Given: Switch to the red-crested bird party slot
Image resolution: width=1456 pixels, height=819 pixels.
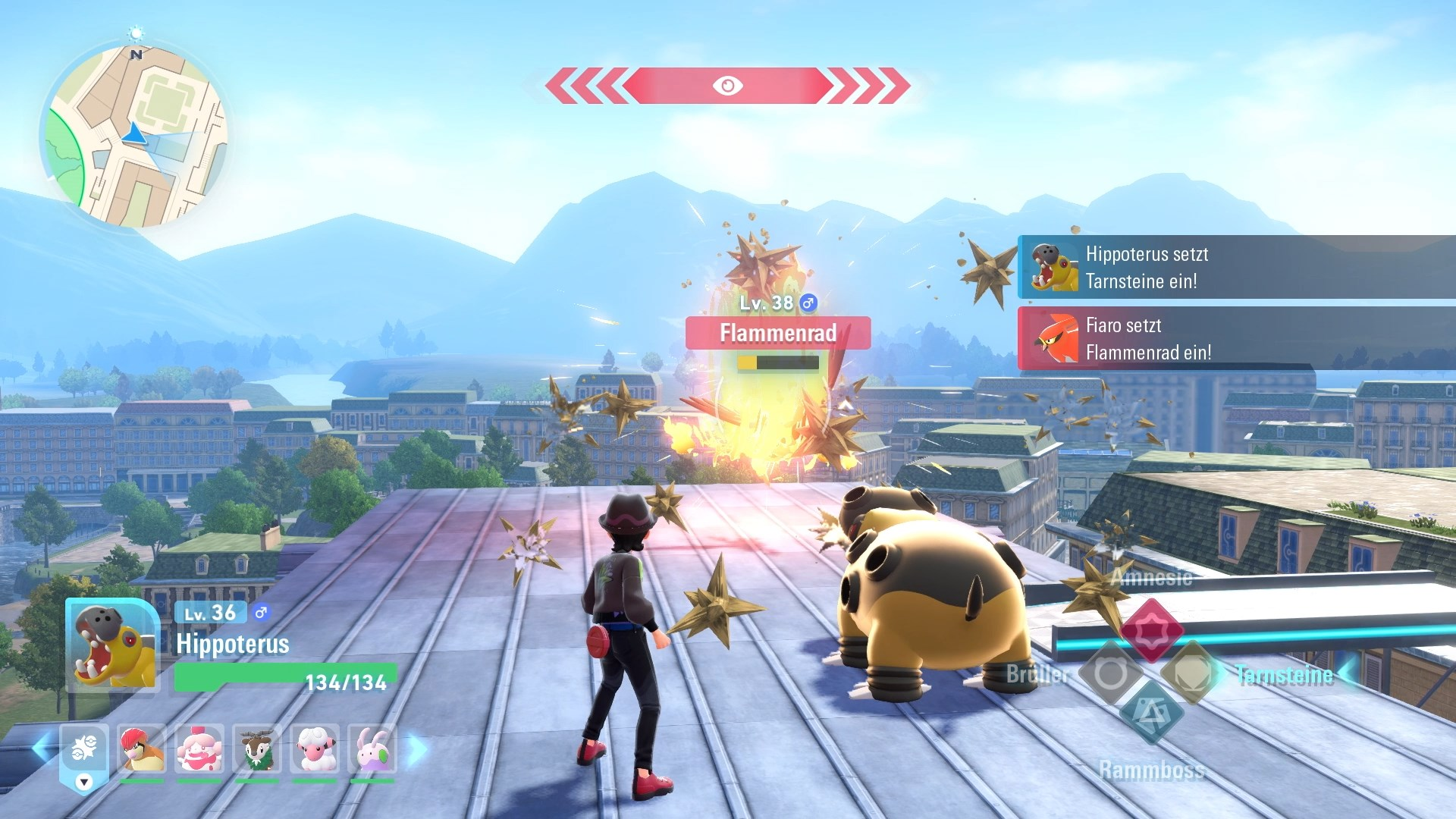Looking at the screenshot, I should [142, 749].
